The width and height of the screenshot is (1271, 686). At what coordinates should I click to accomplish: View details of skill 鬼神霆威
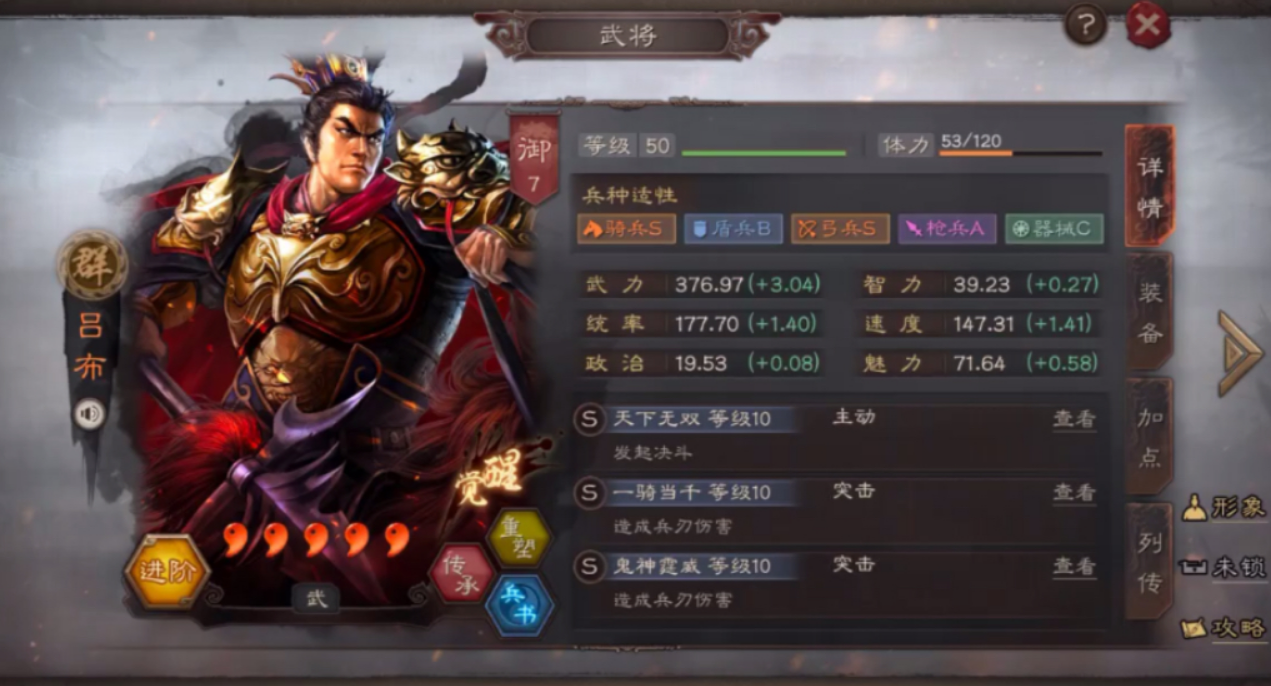pyautogui.click(x=1074, y=566)
